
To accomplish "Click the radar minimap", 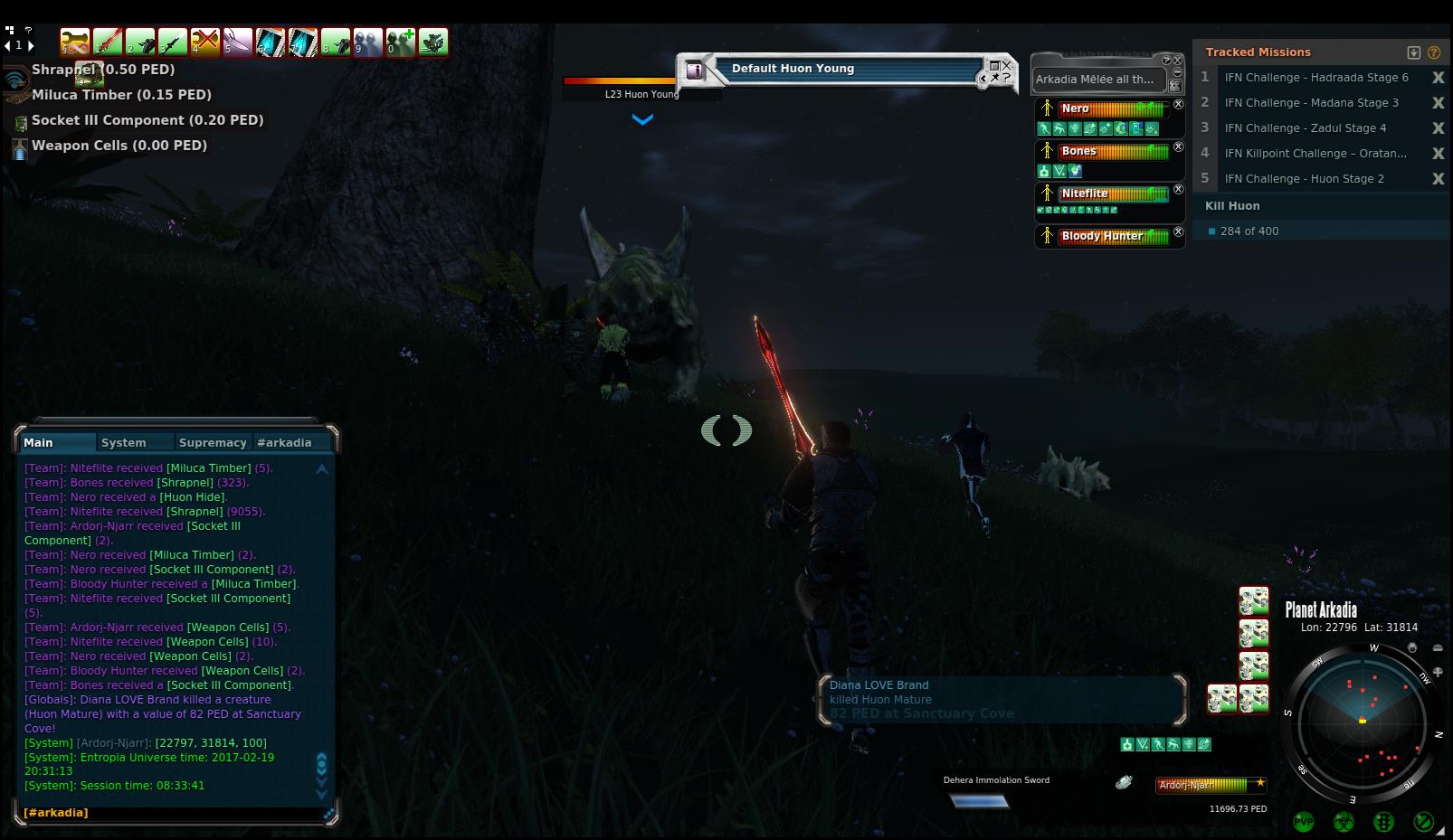I will (1362, 722).
